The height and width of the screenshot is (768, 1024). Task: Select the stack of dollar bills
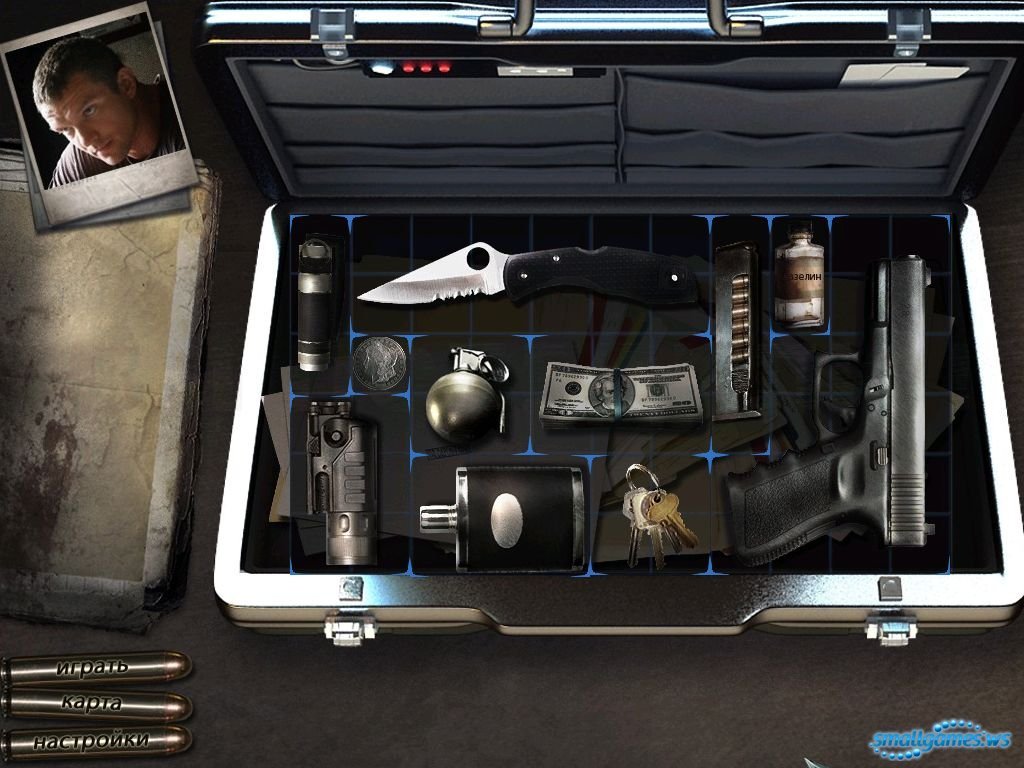point(621,394)
